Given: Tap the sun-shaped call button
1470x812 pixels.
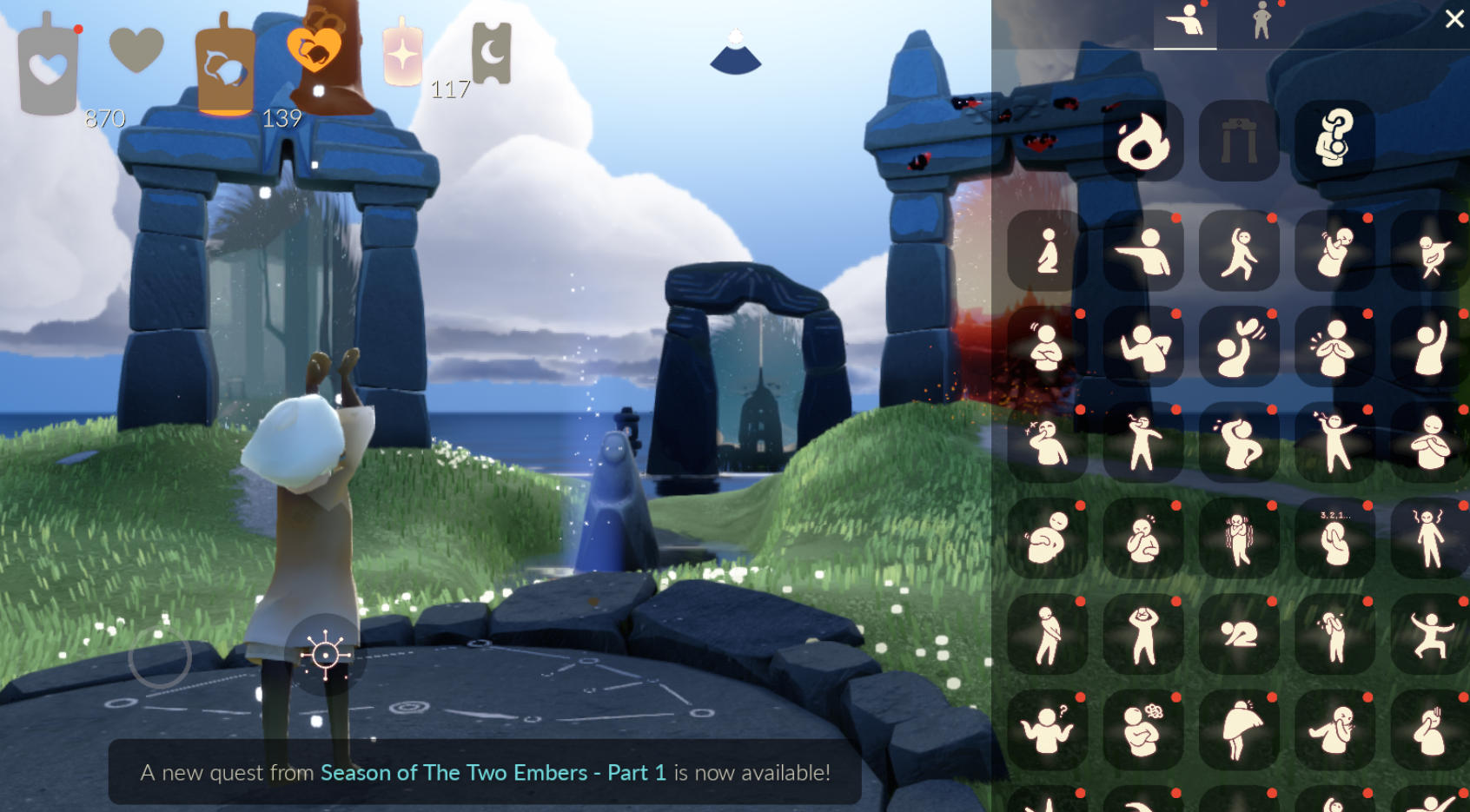Looking at the screenshot, I should tap(325, 654).
